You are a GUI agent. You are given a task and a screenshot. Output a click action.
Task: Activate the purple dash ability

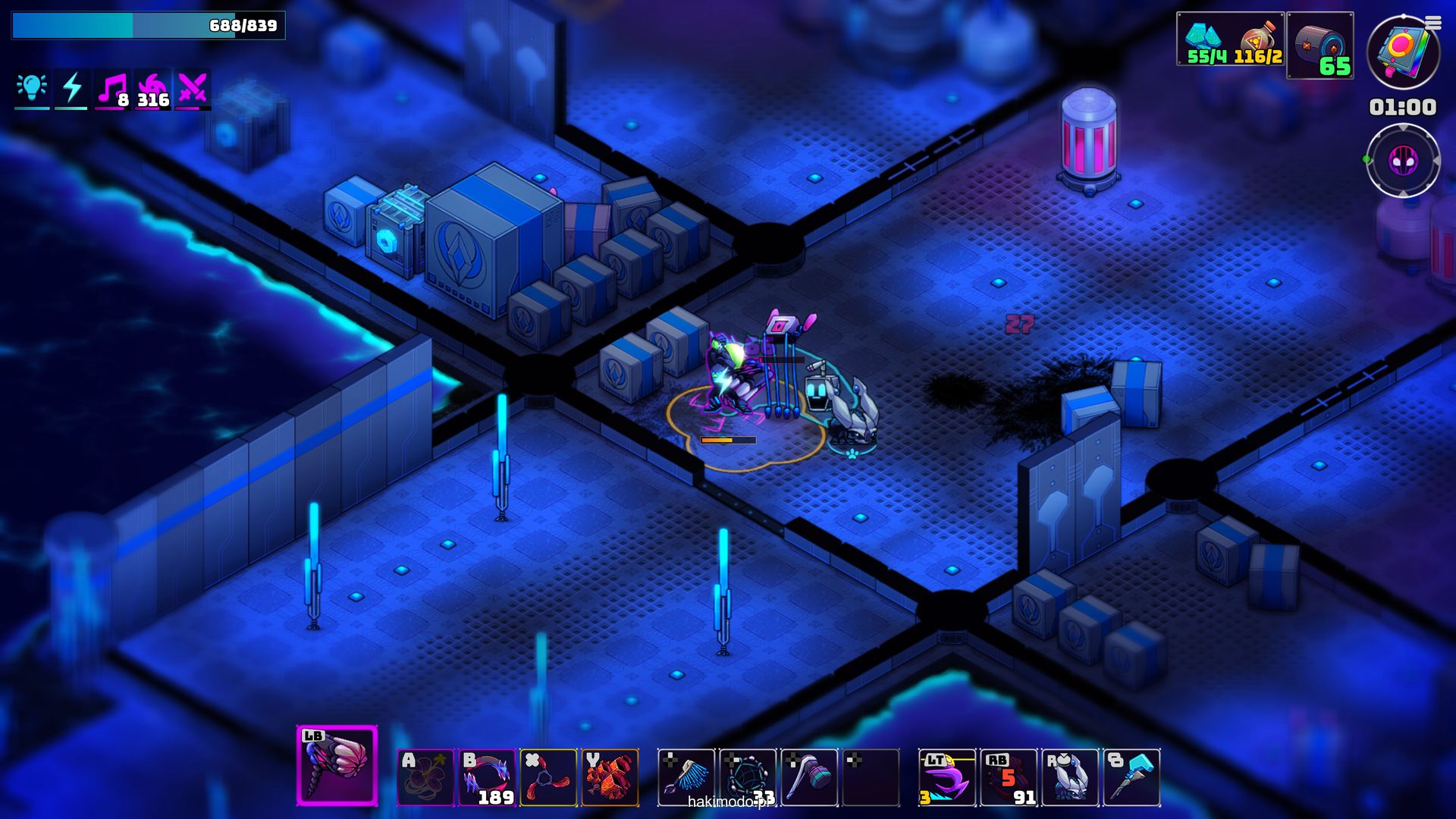[947, 777]
